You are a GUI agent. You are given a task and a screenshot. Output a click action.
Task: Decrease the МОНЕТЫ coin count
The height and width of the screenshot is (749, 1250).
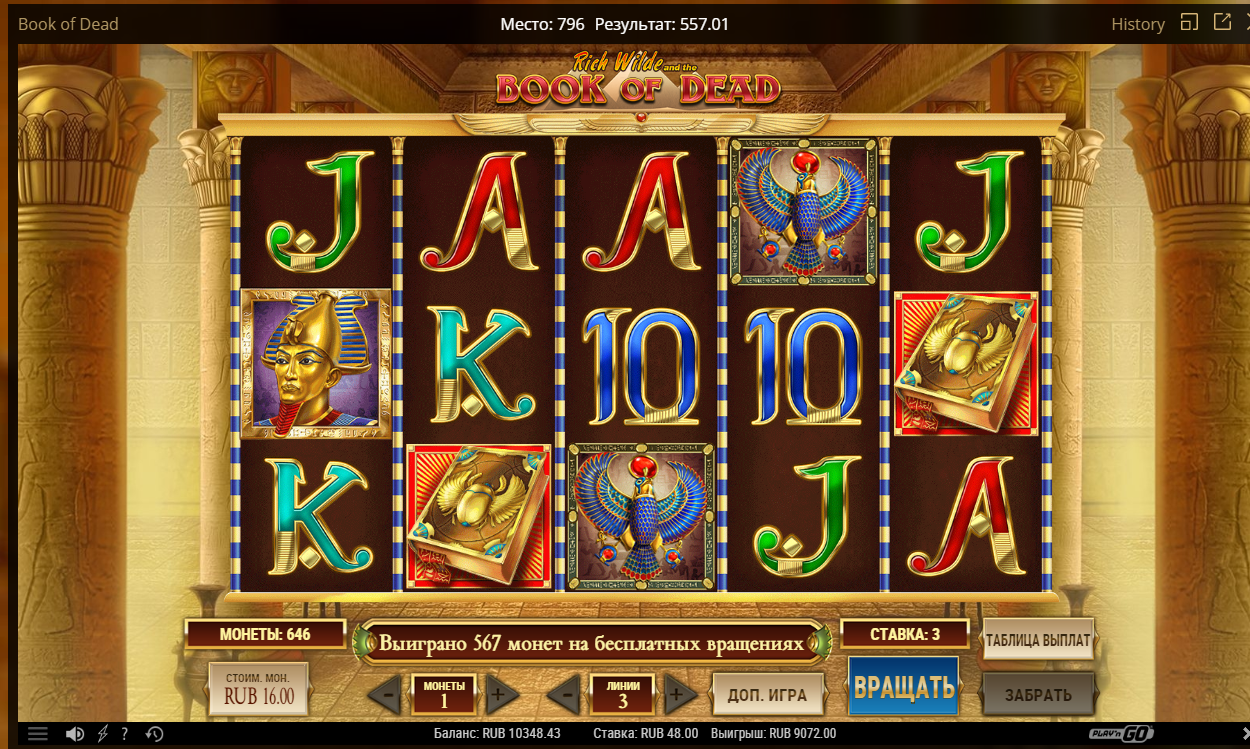click(385, 693)
